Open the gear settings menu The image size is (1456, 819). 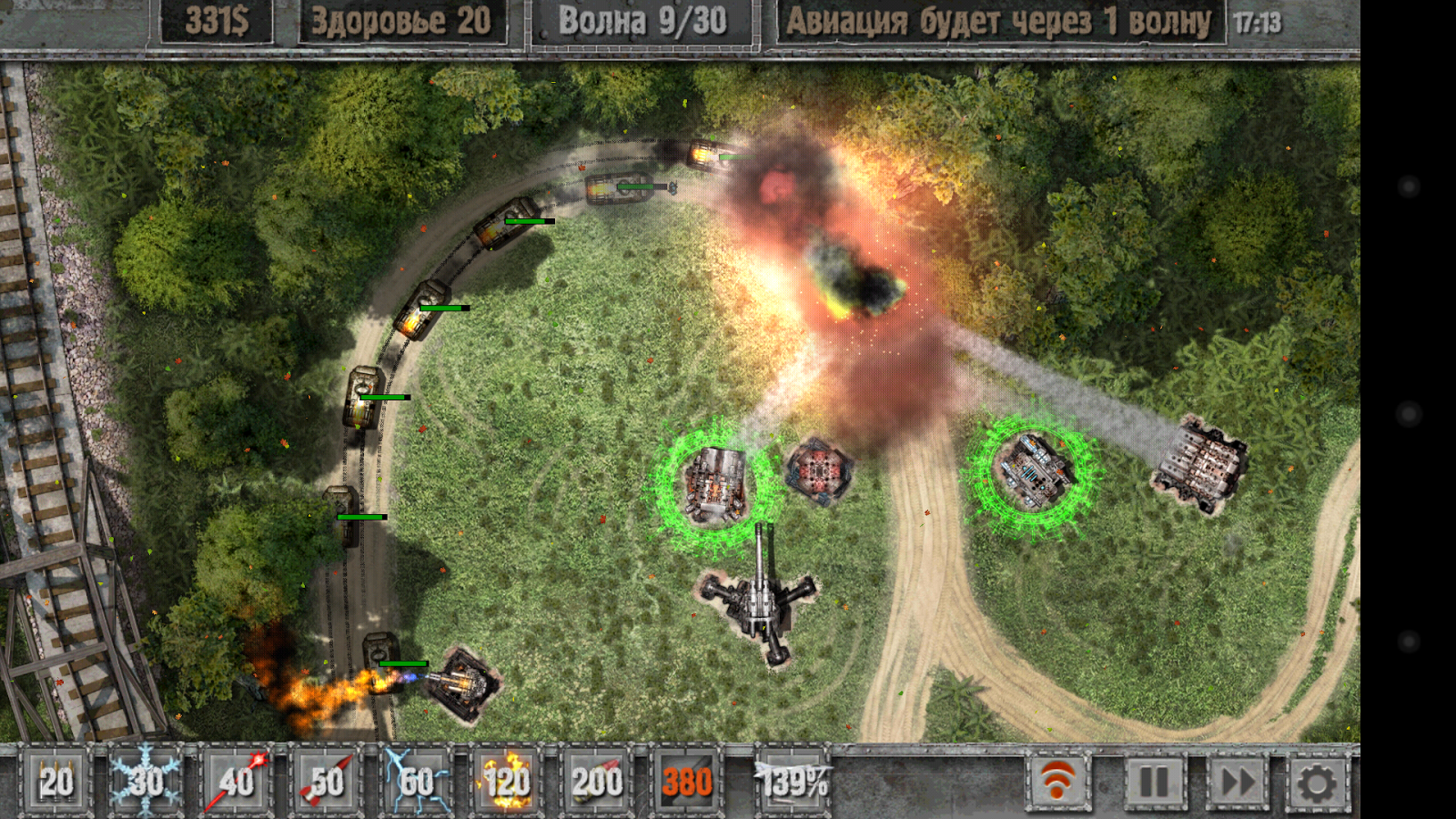(x=1317, y=781)
